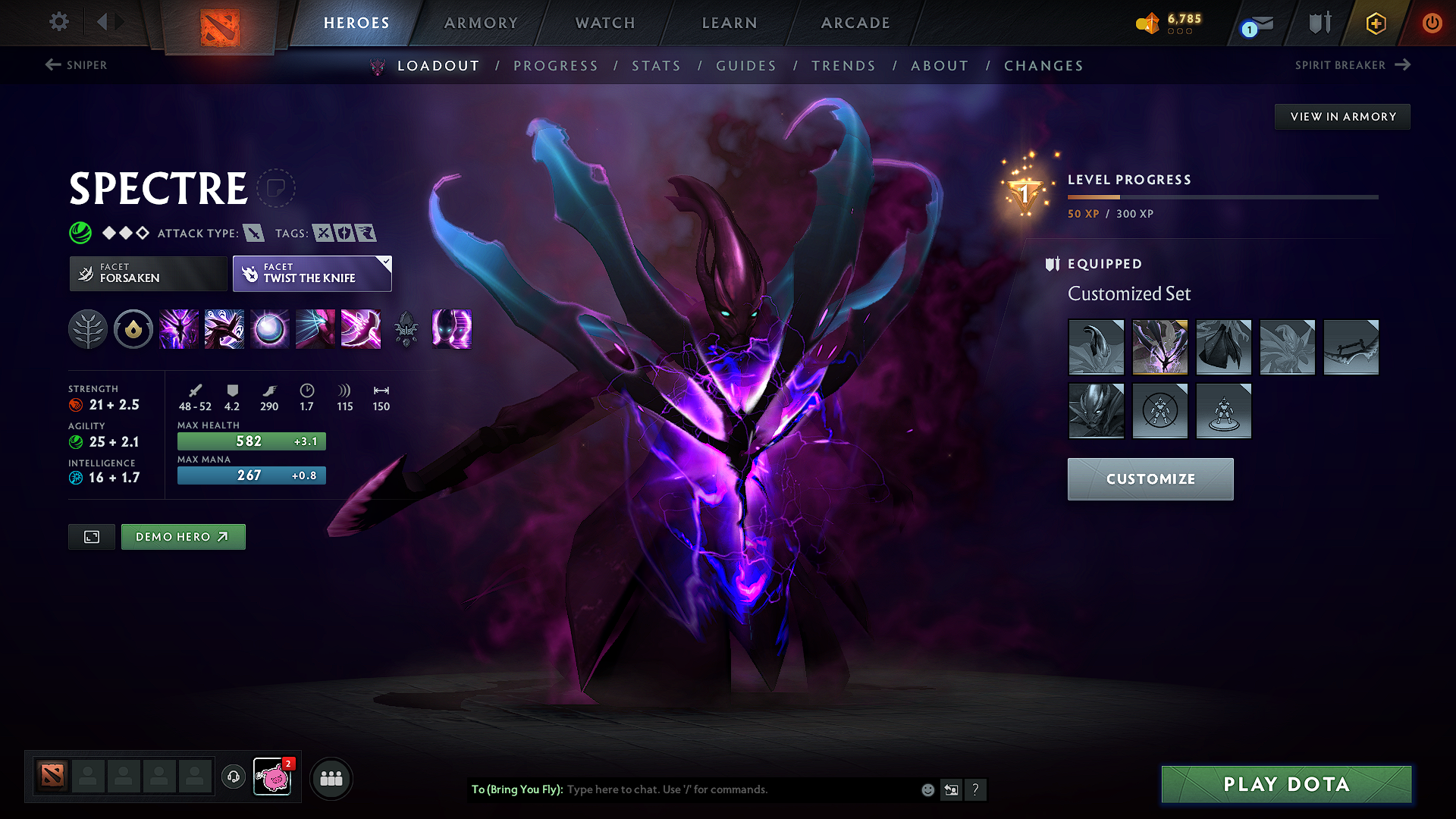Click the innate ability droplet icon
The height and width of the screenshot is (819, 1456).
tap(133, 329)
